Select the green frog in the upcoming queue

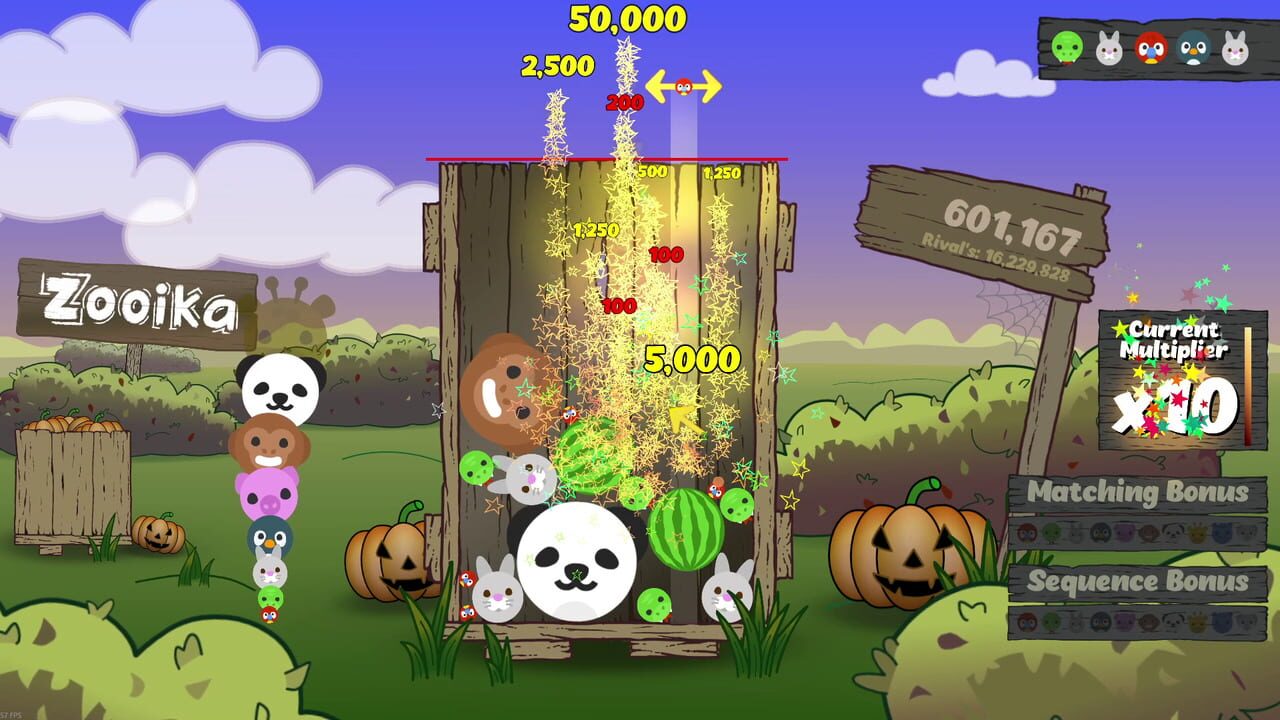pyautogui.click(x=1067, y=47)
